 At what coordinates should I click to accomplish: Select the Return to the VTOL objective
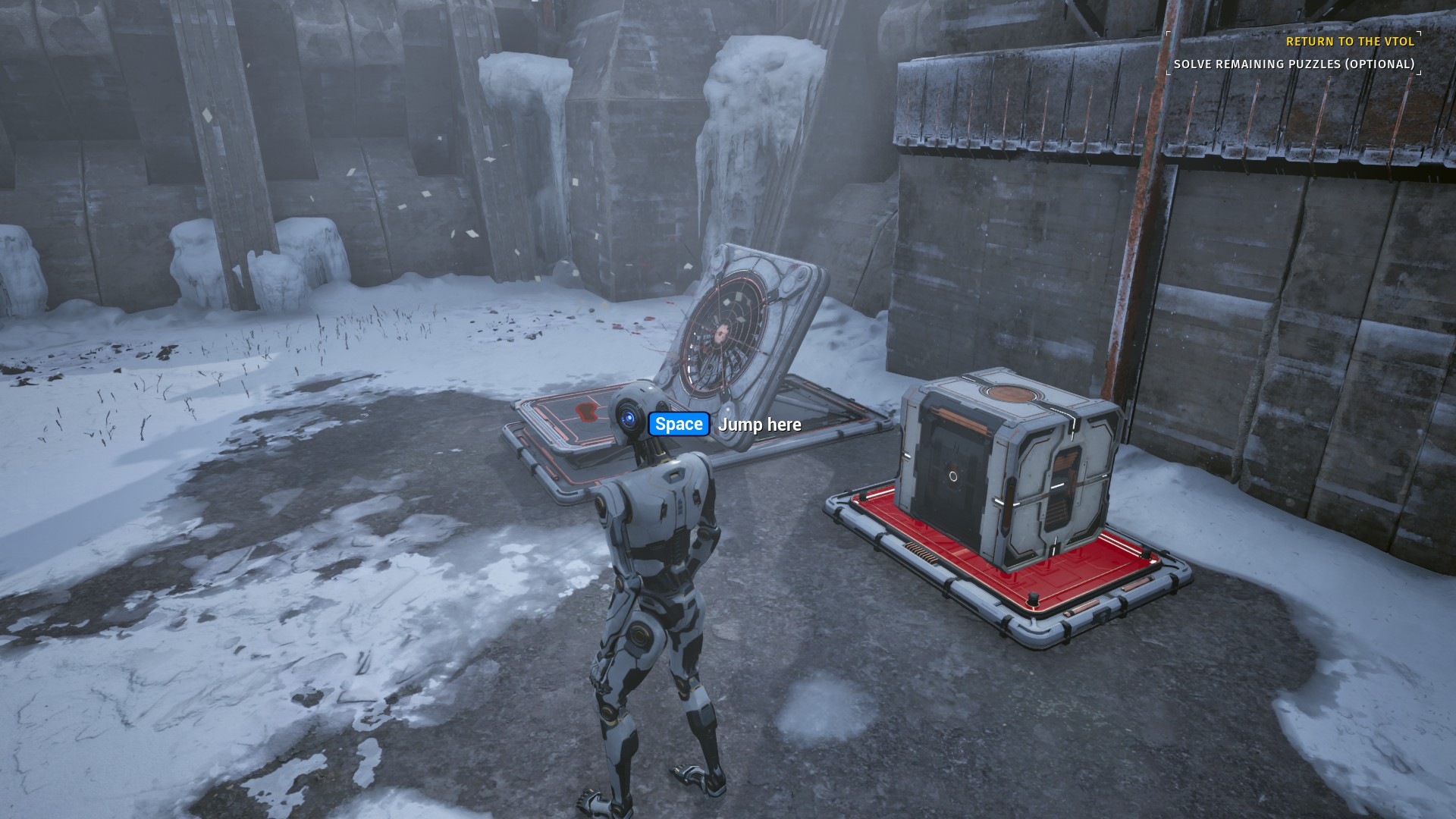point(1350,42)
